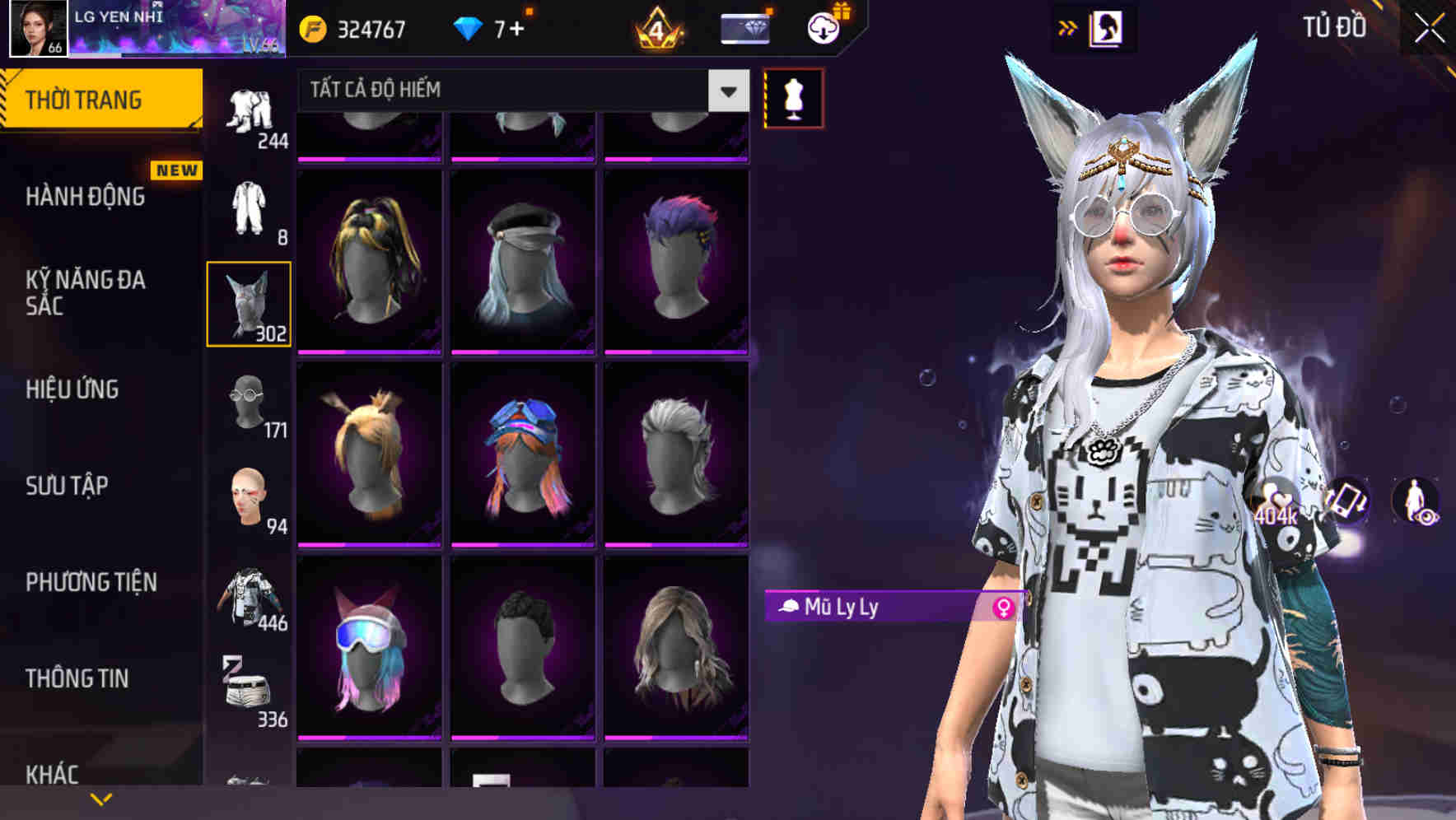Toggle the female gender filter on Mũ Ly Ly bar
Image resolution: width=1456 pixels, height=820 pixels.
[x=1003, y=608]
